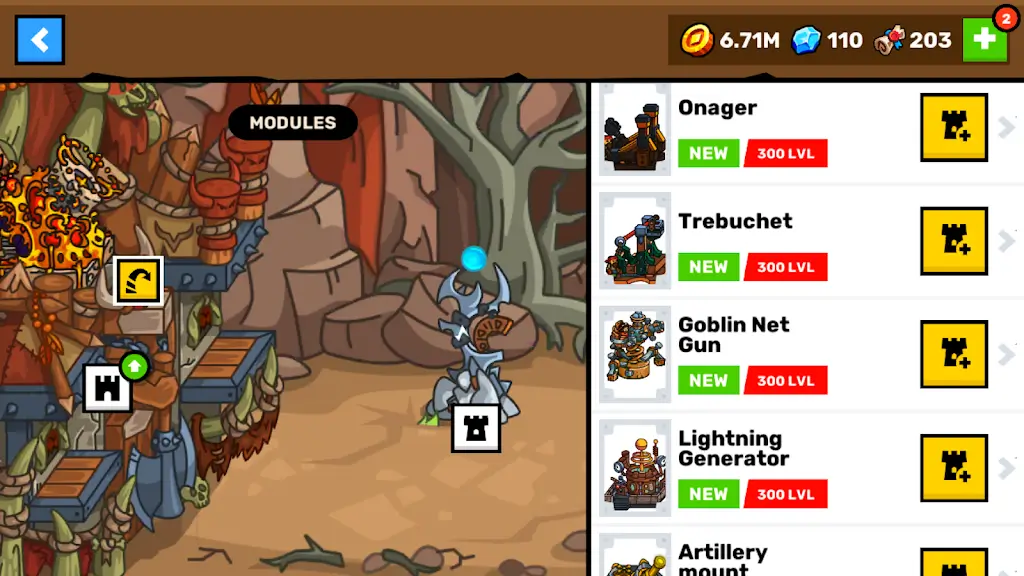Expand the Onager row arrow
The image size is (1024, 576).
click(x=1006, y=127)
